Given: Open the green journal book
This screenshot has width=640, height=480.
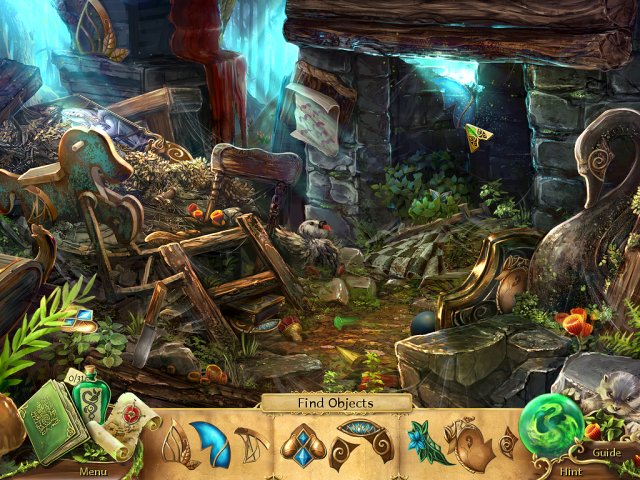Looking at the screenshot, I should [52, 423].
